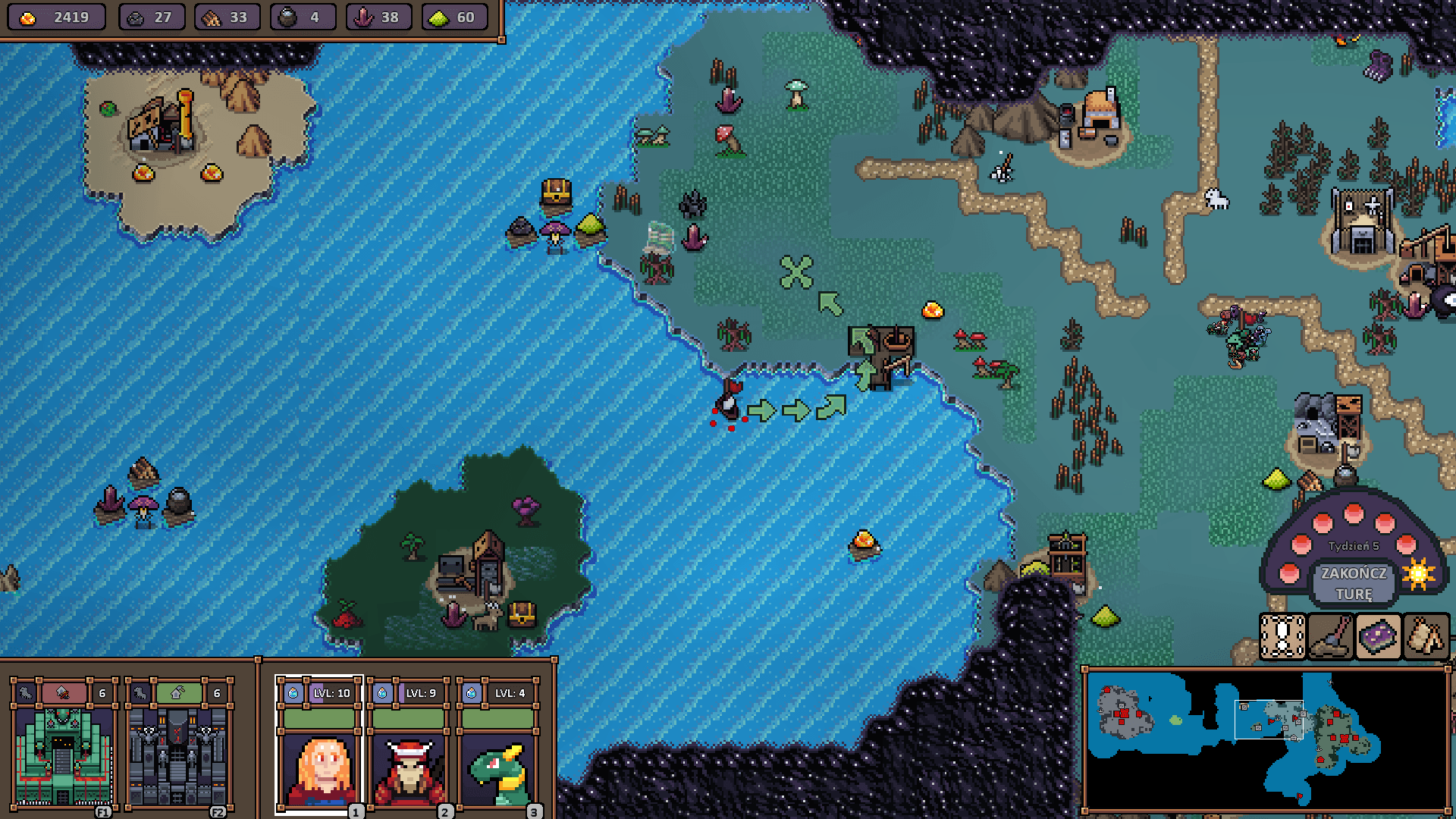Click the green build-available indicator on grey town

(179, 692)
